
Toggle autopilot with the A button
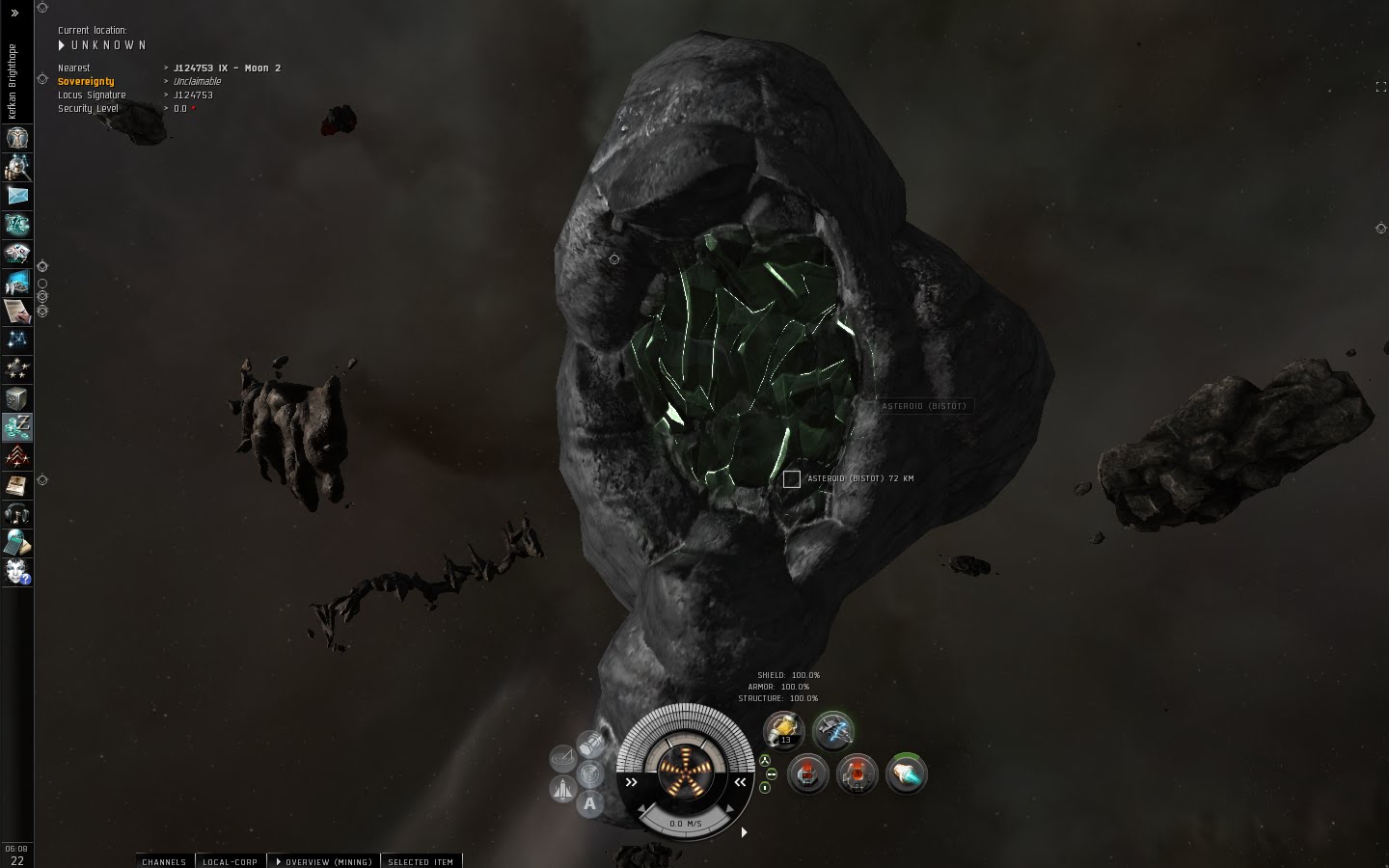coord(590,804)
